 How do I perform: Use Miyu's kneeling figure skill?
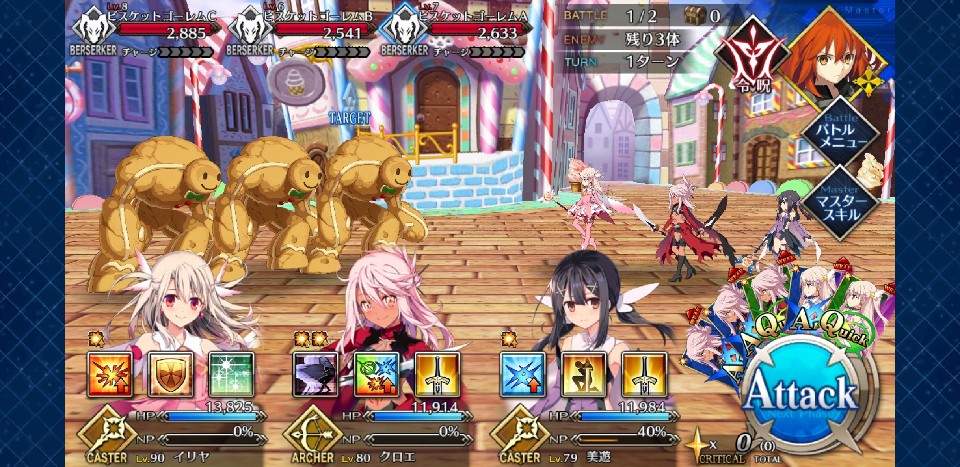point(583,374)
